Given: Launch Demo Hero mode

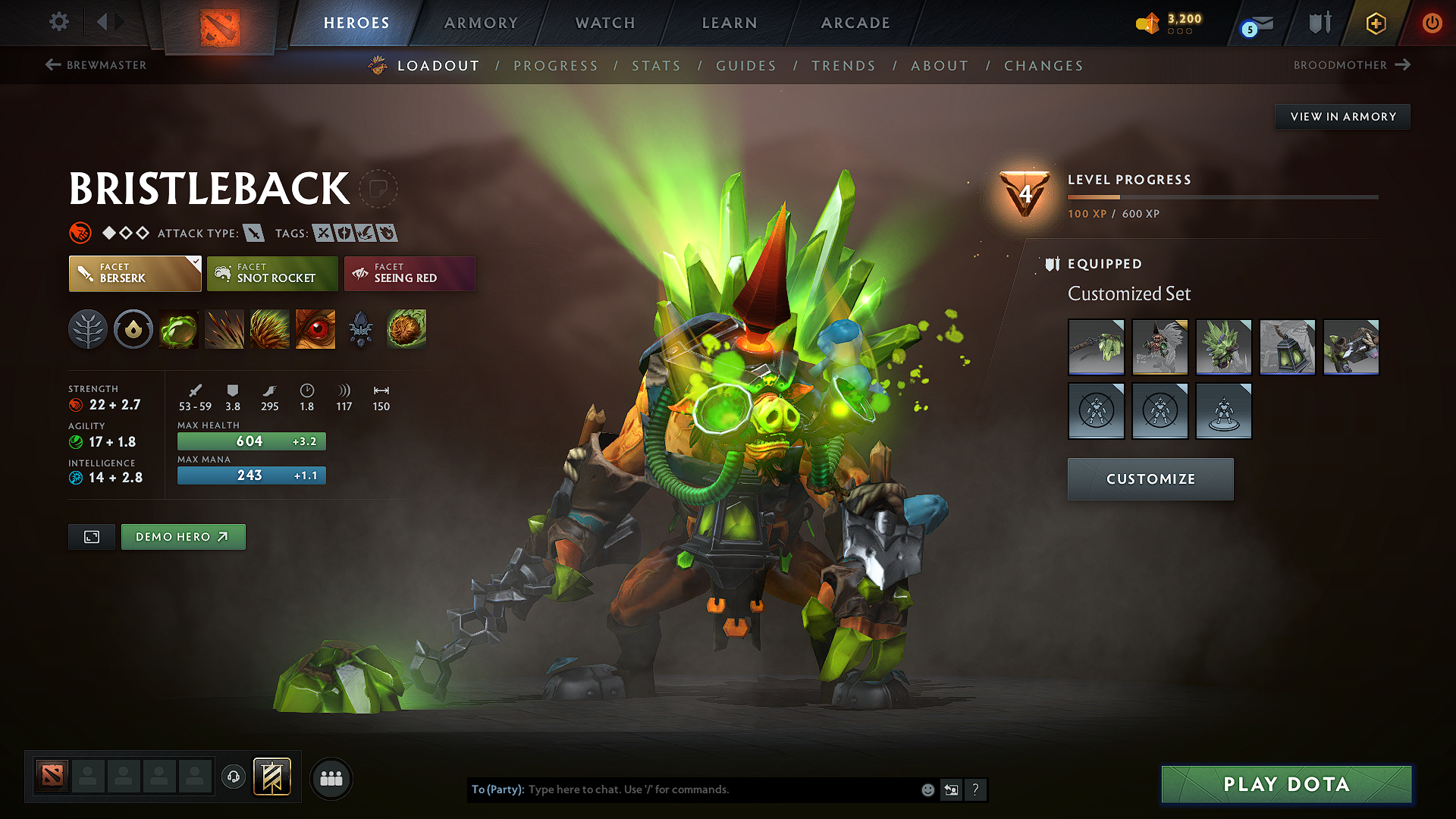Looking at the screenshot, I should click(x=183, y=537).
